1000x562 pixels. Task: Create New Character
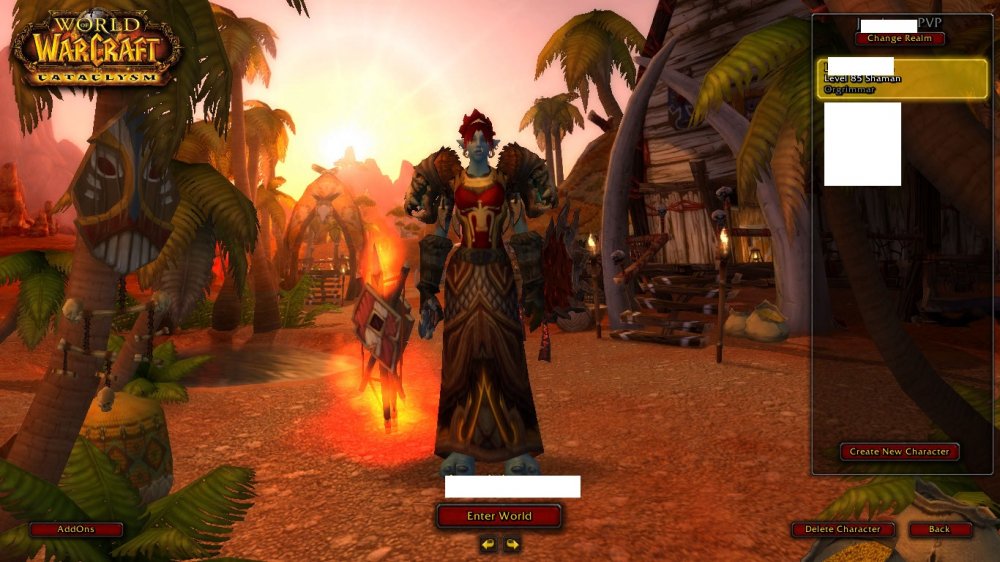[x=899, y=452]
